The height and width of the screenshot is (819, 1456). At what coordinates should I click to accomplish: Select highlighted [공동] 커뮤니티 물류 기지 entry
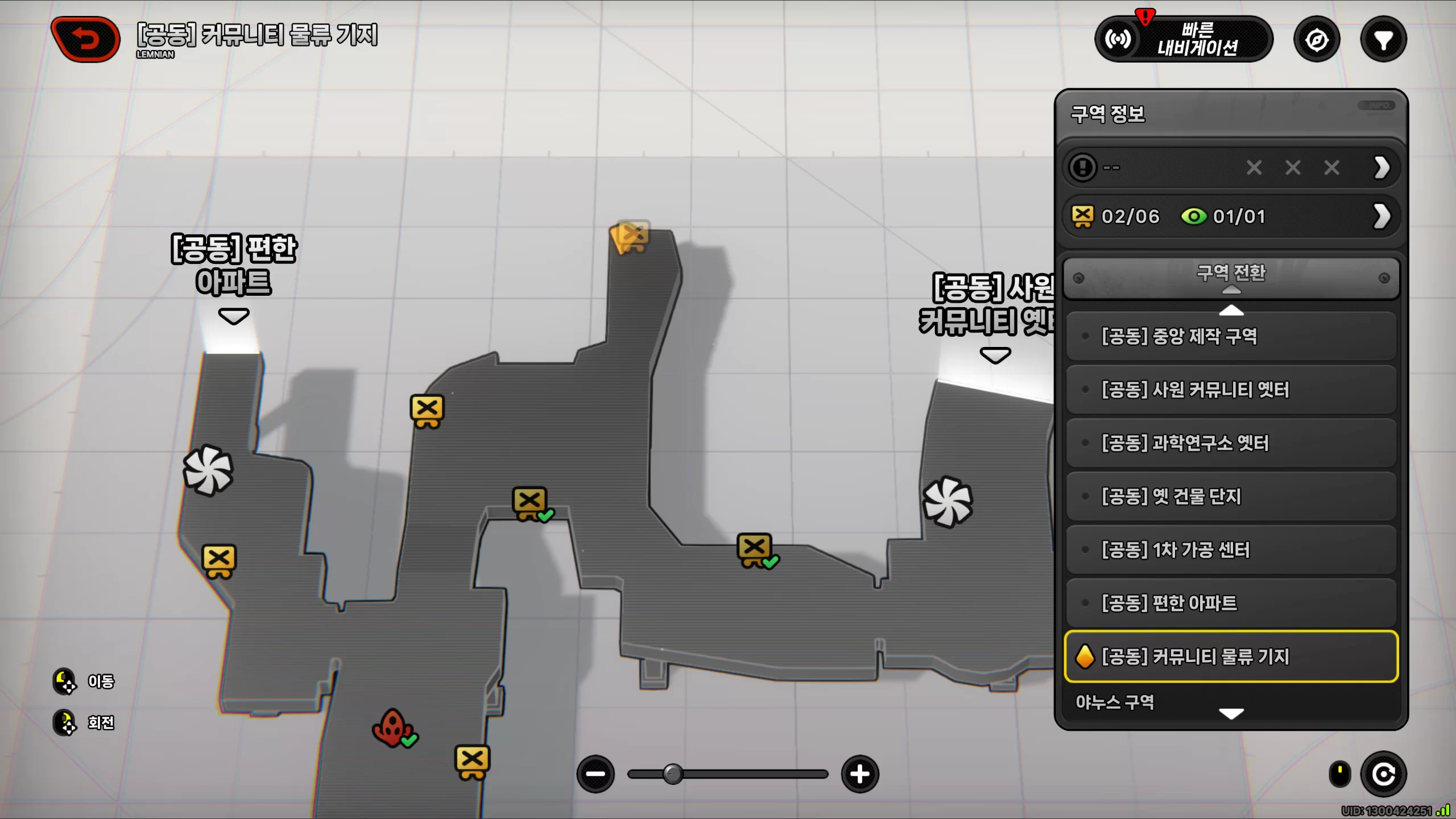pyautogui.click(x=1231, y=656)
